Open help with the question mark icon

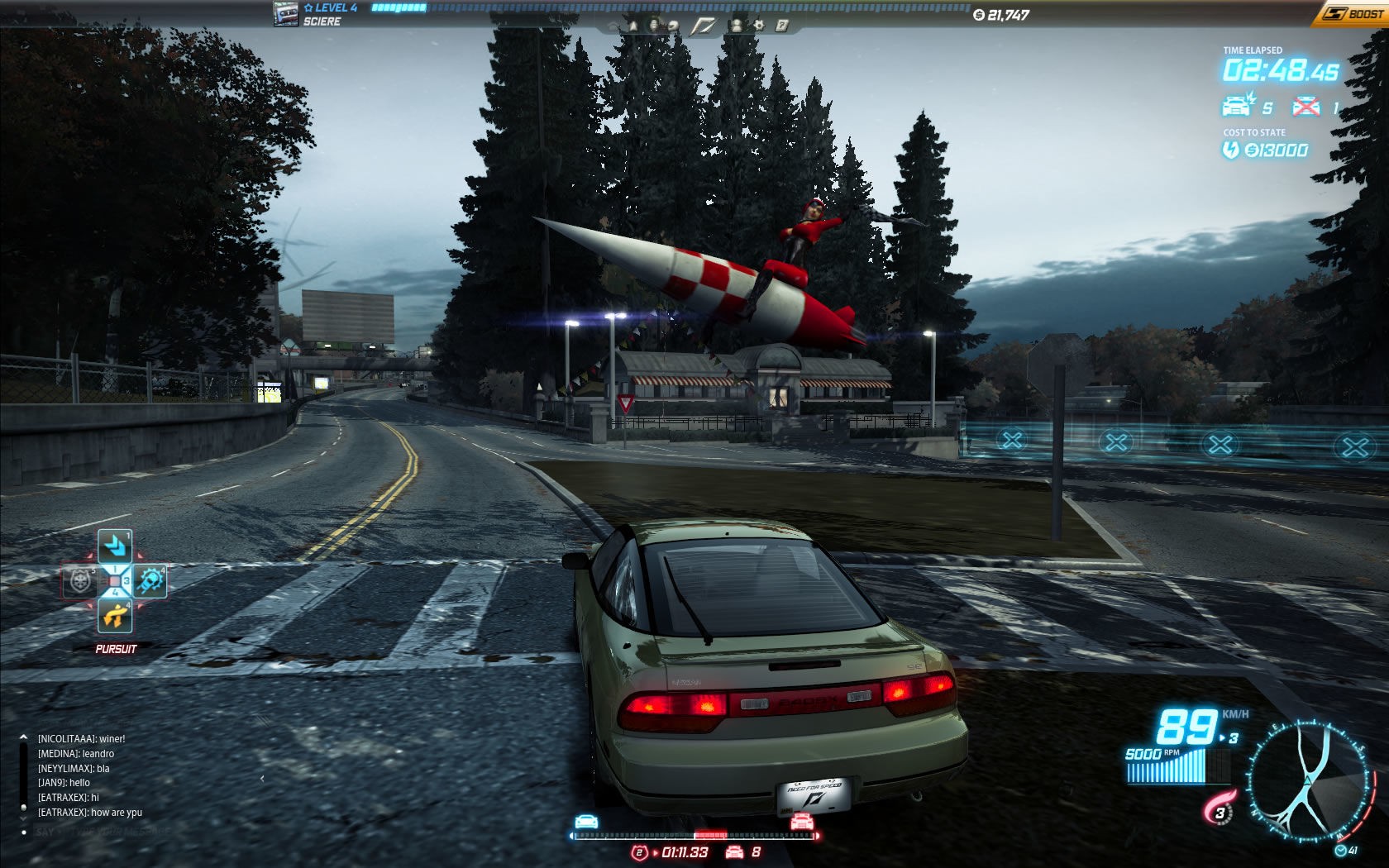[x=781, y=26]
